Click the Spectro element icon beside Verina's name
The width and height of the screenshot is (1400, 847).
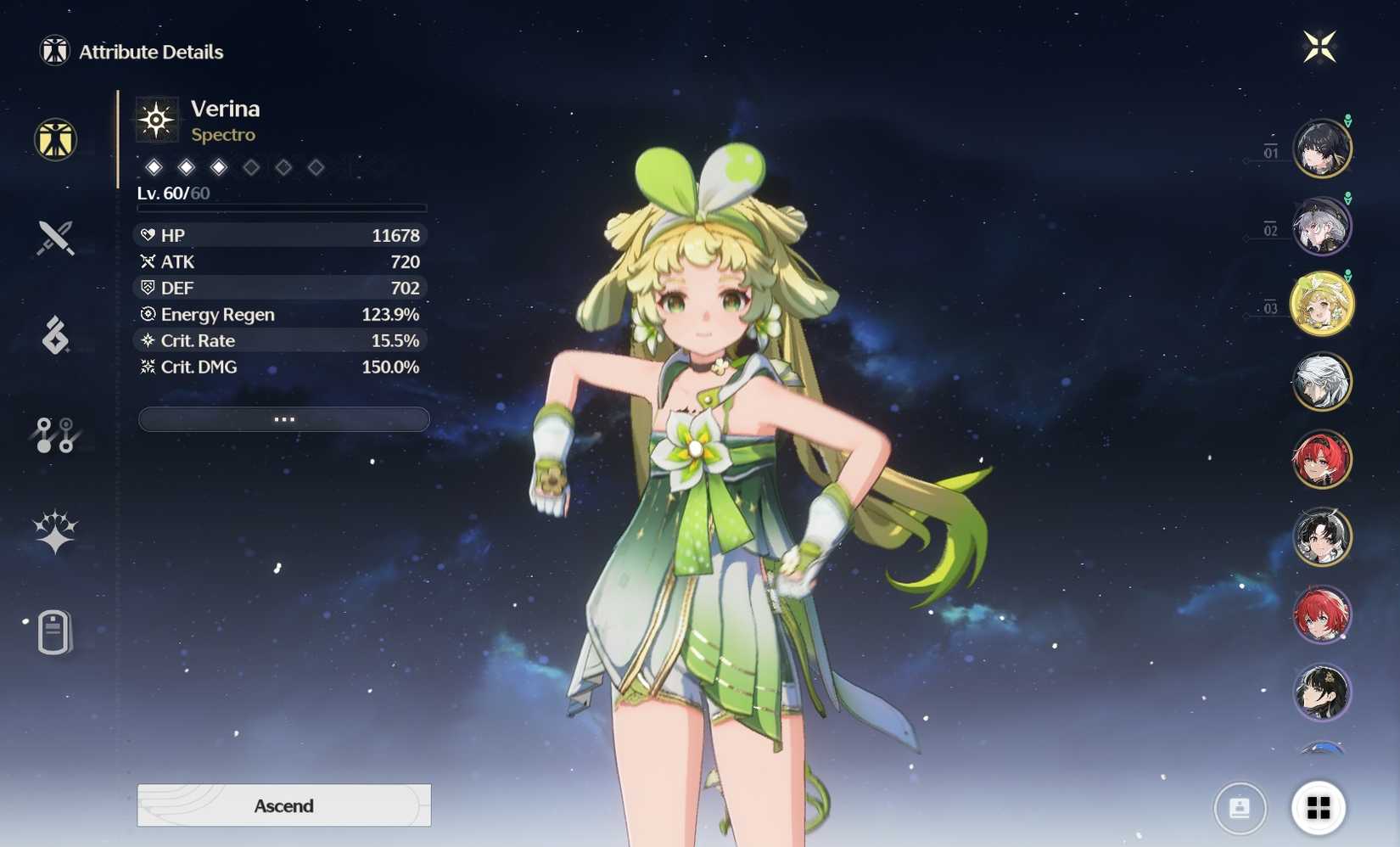(x=157, y=119)
